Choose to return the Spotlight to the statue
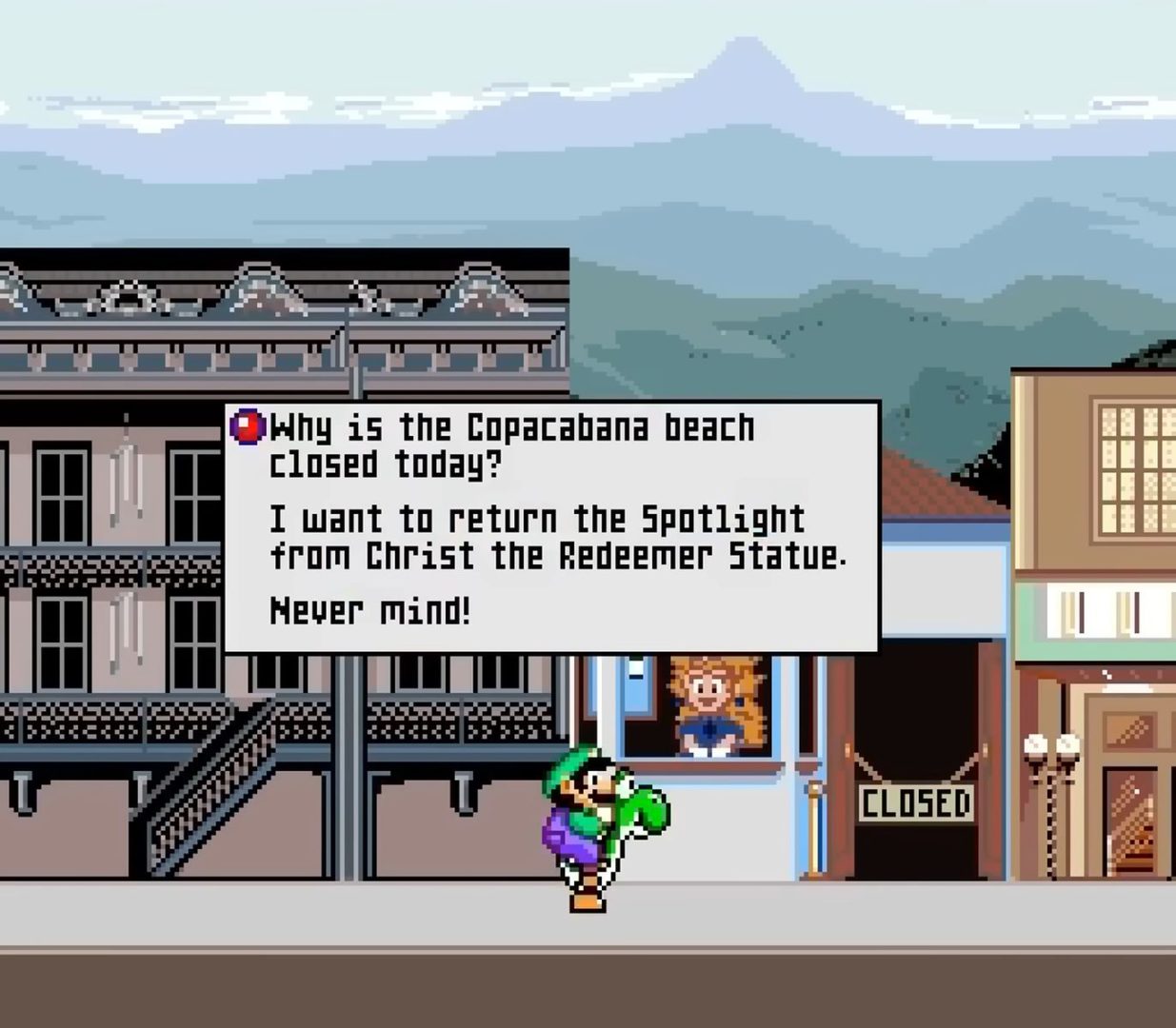1176x1028 pixels. click(x=557, y=537)
